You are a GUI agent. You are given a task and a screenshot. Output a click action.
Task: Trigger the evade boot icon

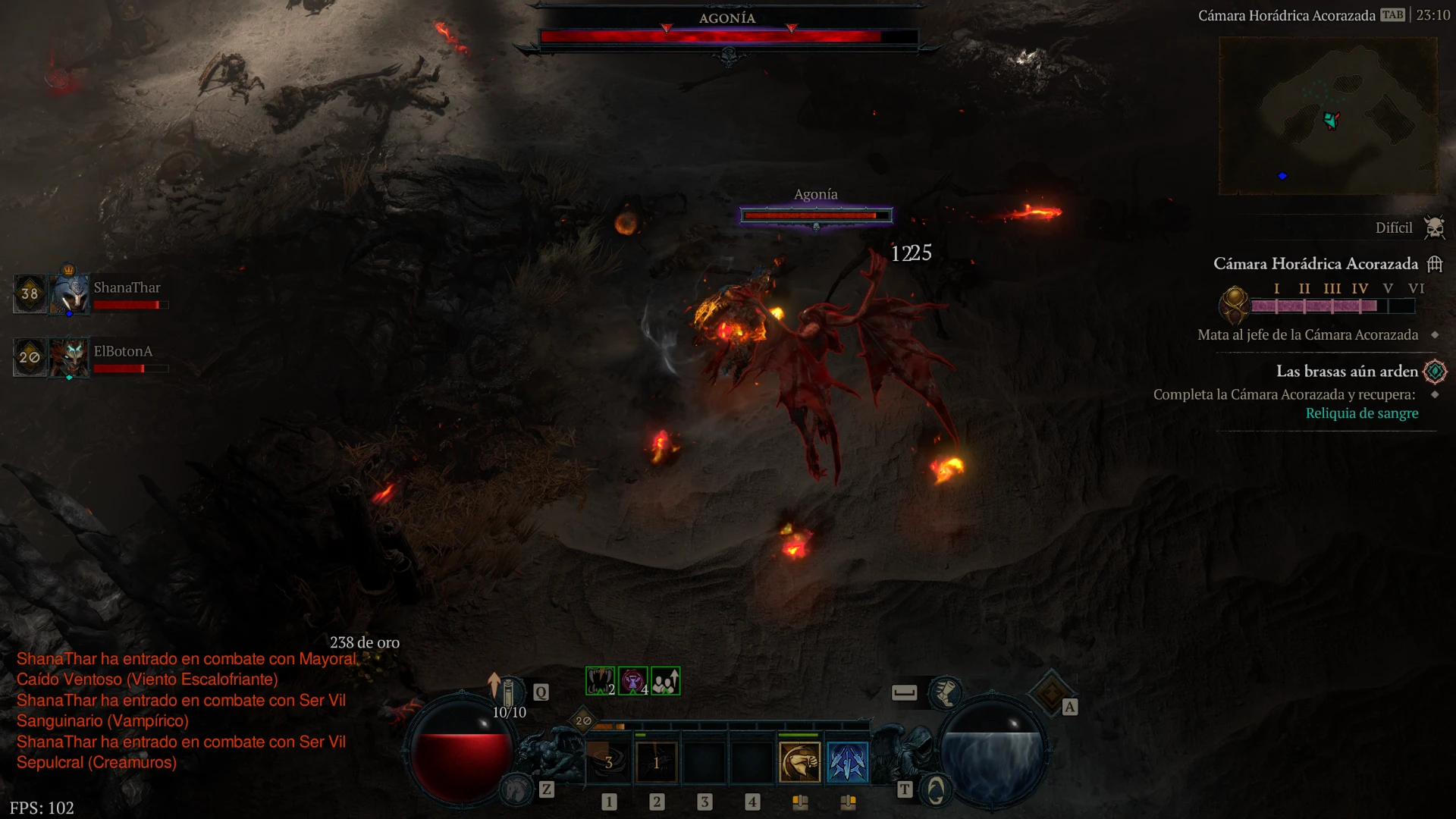(945, 692)
